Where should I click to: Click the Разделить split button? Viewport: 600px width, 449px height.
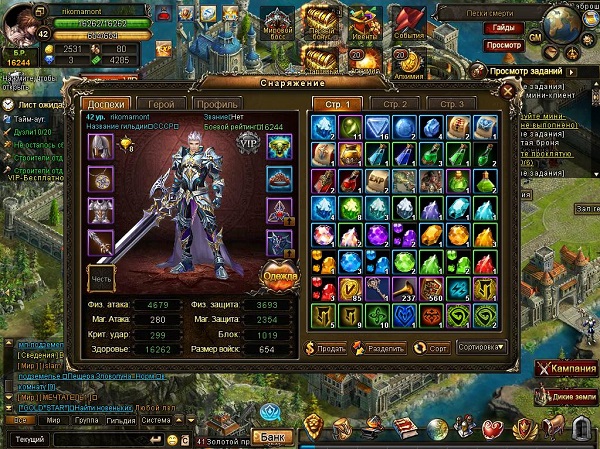coord(380,349)
